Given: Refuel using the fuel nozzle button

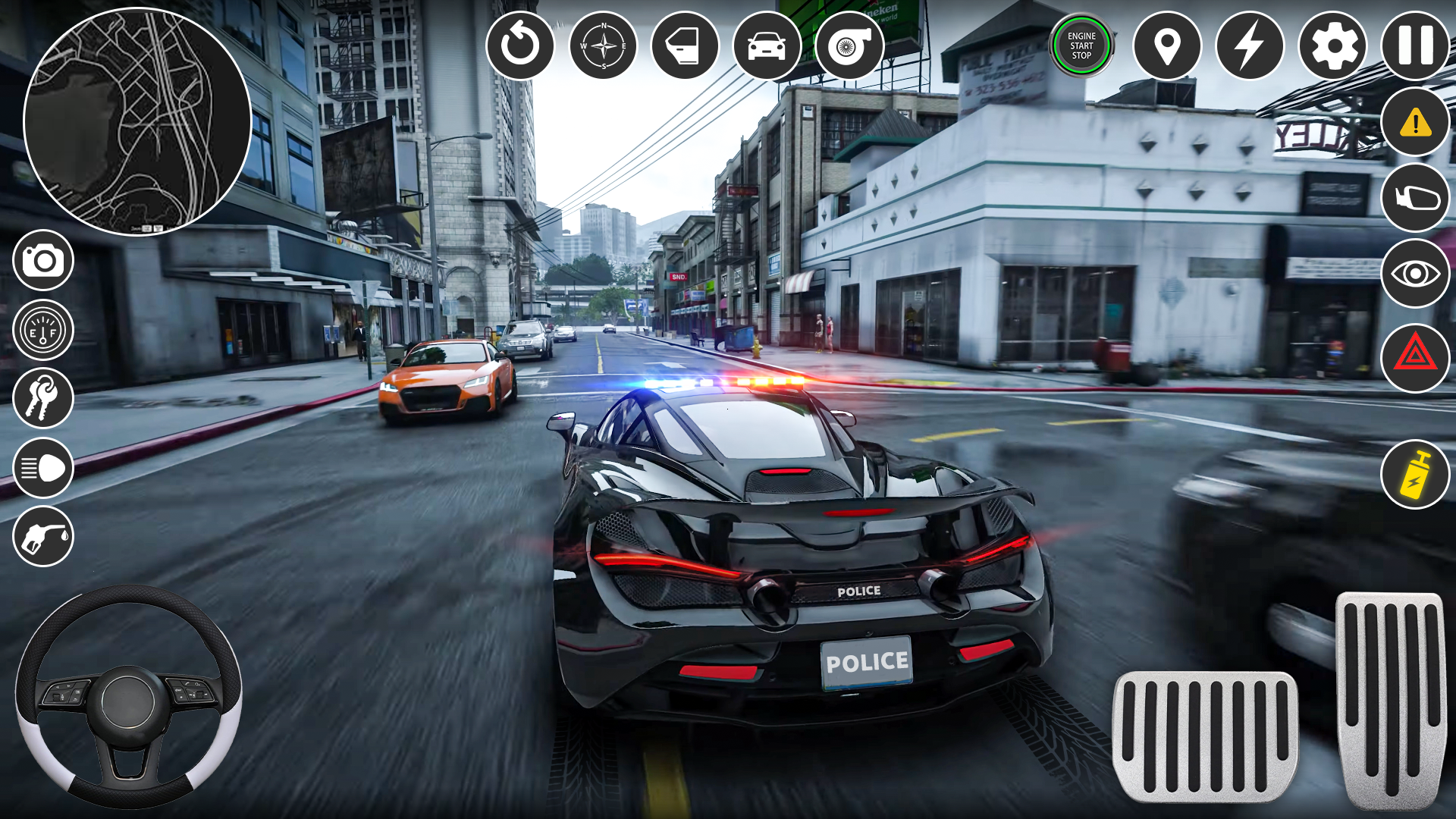Looking at the screenshot, I should 43,537.
